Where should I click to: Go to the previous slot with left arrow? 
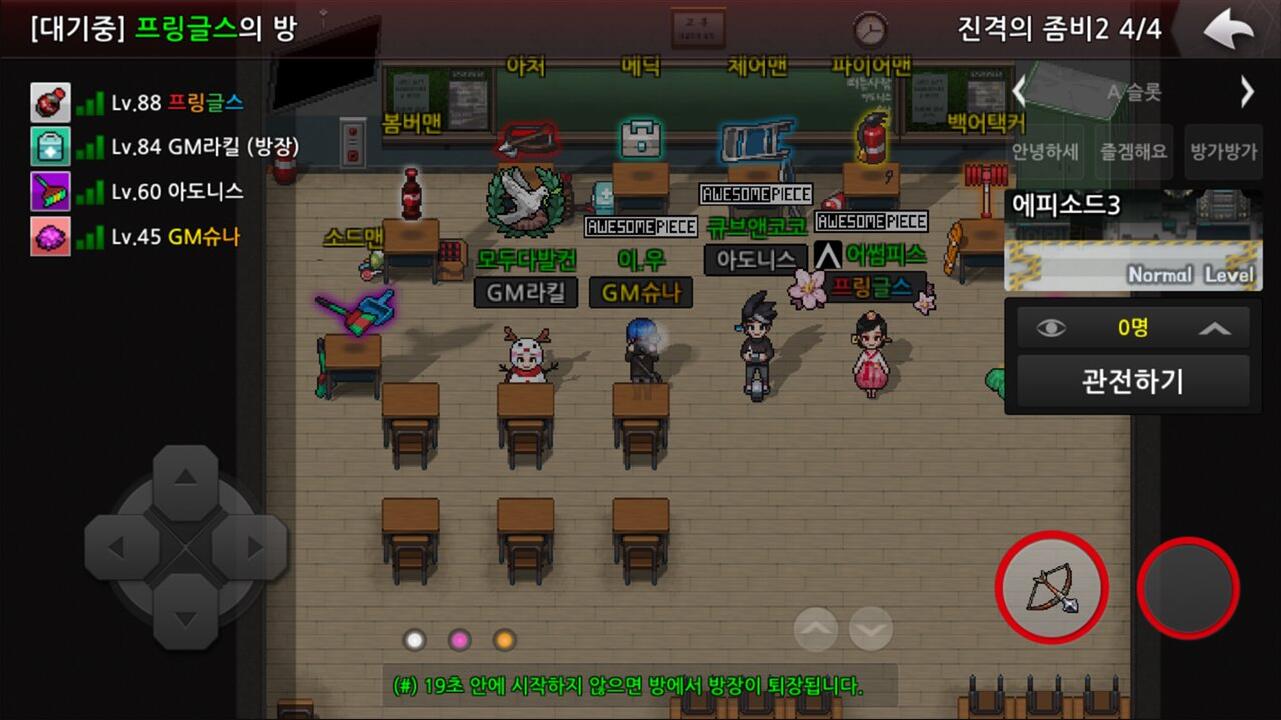[x=1019, y=93]
